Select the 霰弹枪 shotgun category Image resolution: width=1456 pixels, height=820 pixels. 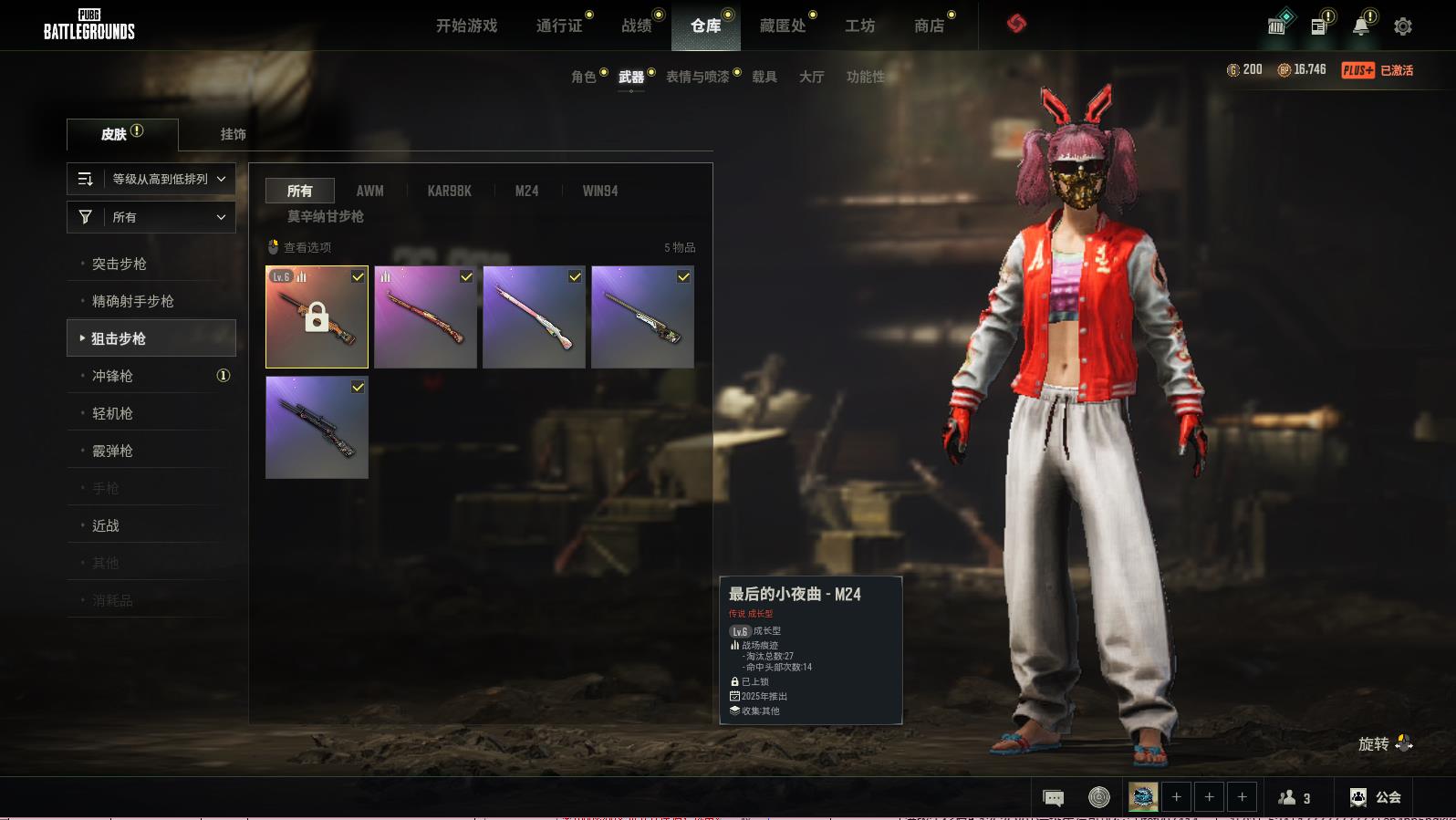pos(112,451)
